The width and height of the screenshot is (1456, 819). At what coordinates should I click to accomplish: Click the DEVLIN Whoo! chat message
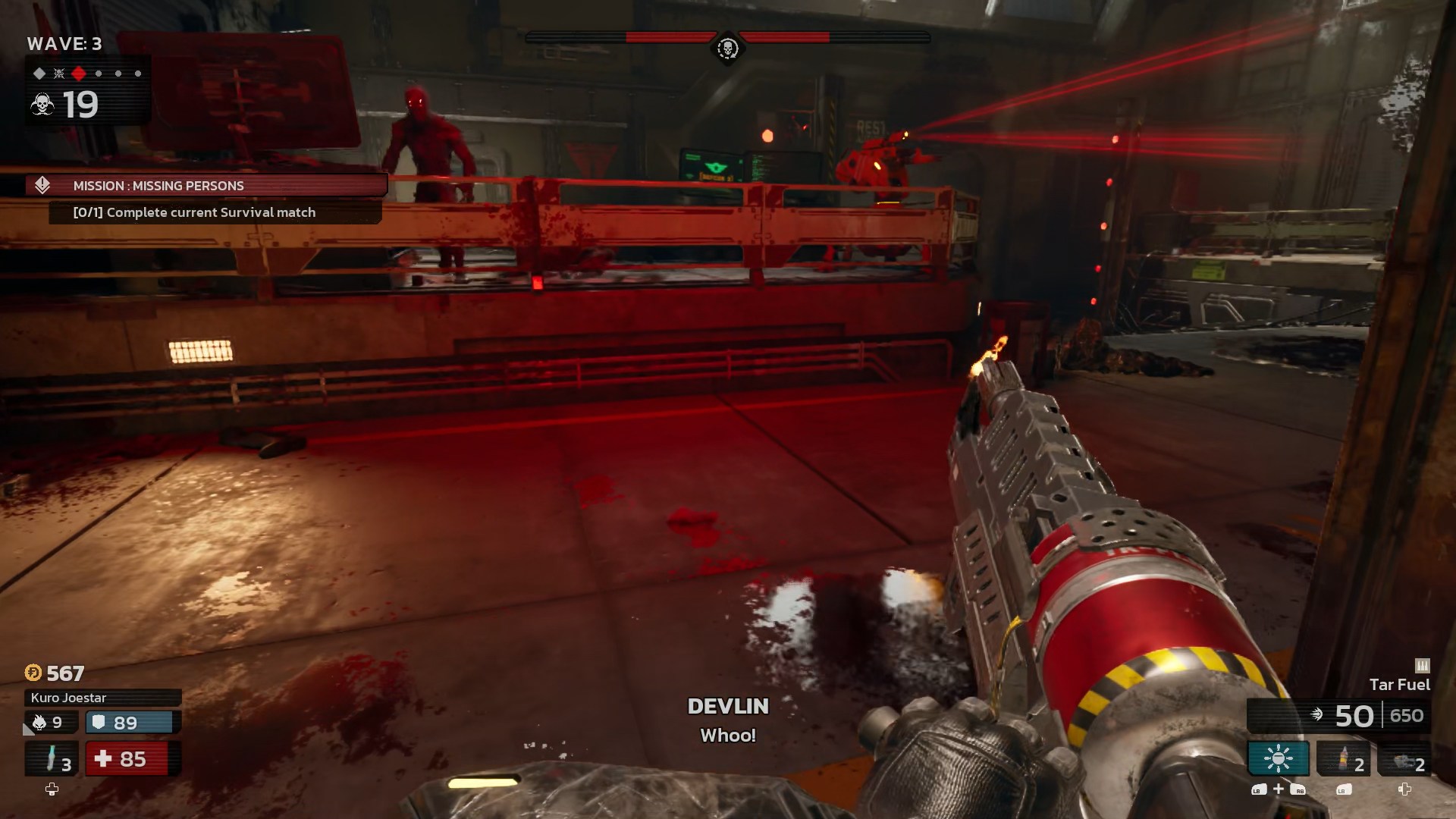point(726,719)
